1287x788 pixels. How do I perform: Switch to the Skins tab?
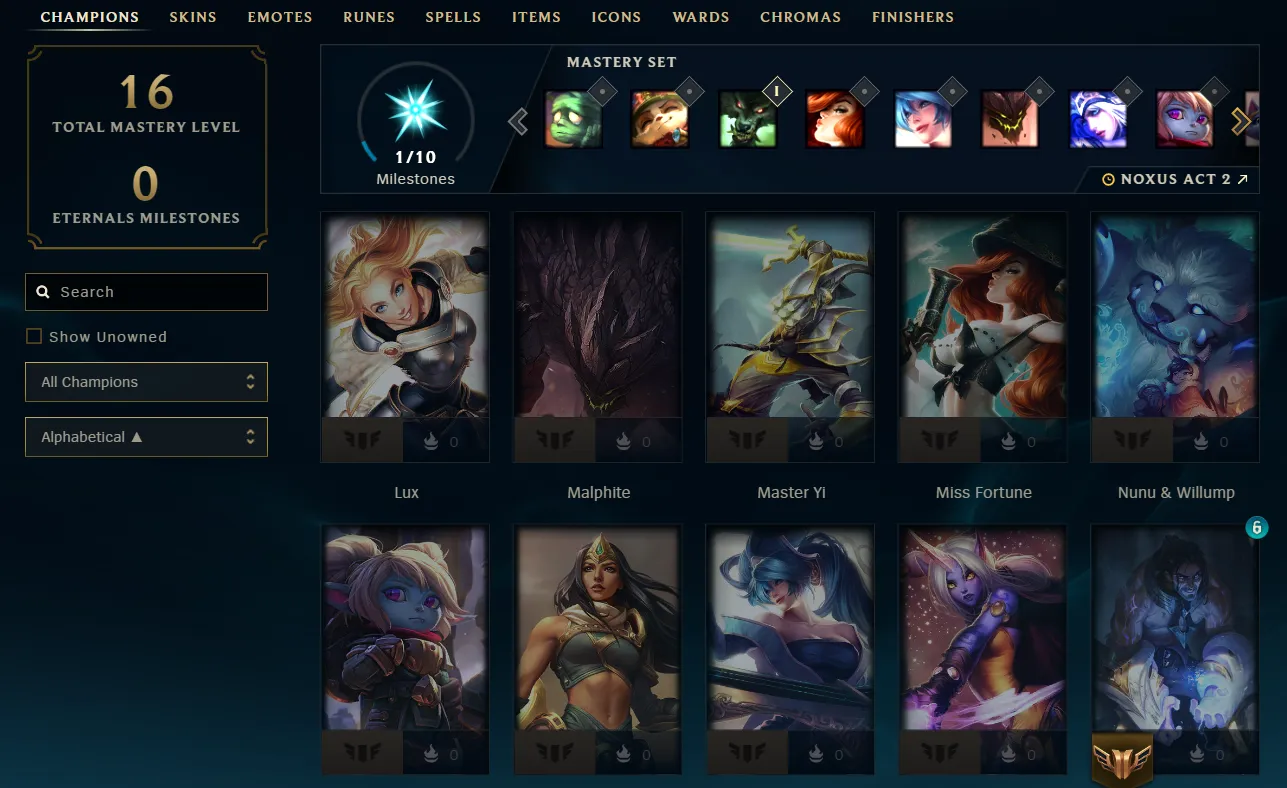pyautogui.click(x=193, y=17)
